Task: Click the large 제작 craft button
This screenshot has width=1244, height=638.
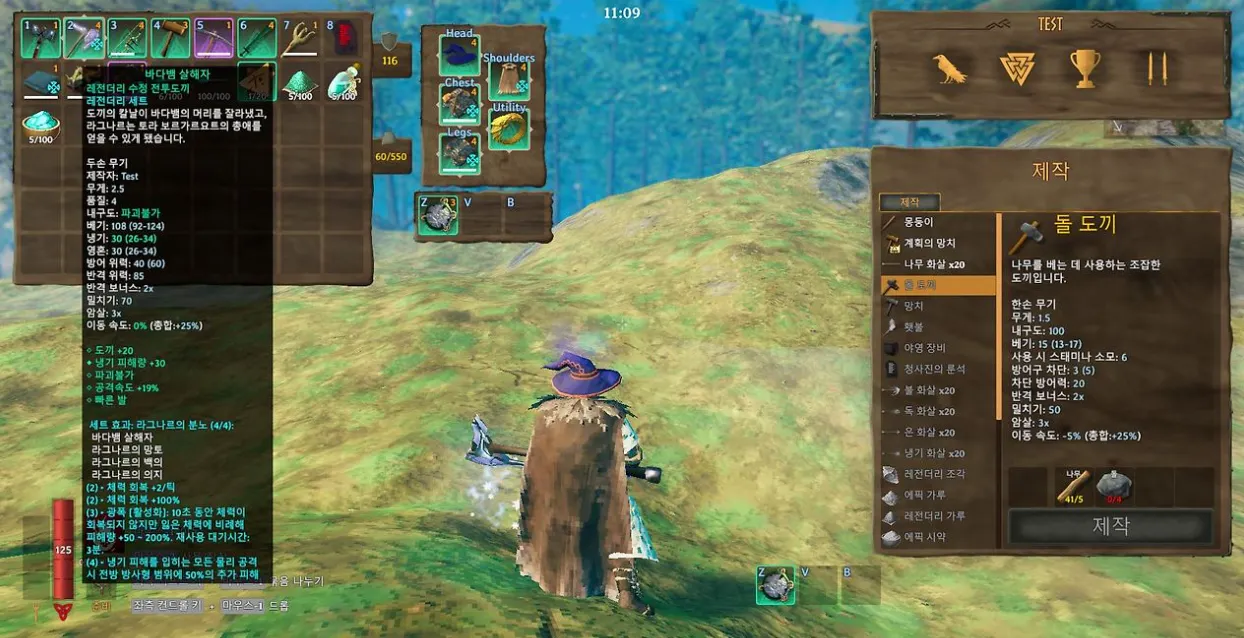Action: pos(1110,526)
